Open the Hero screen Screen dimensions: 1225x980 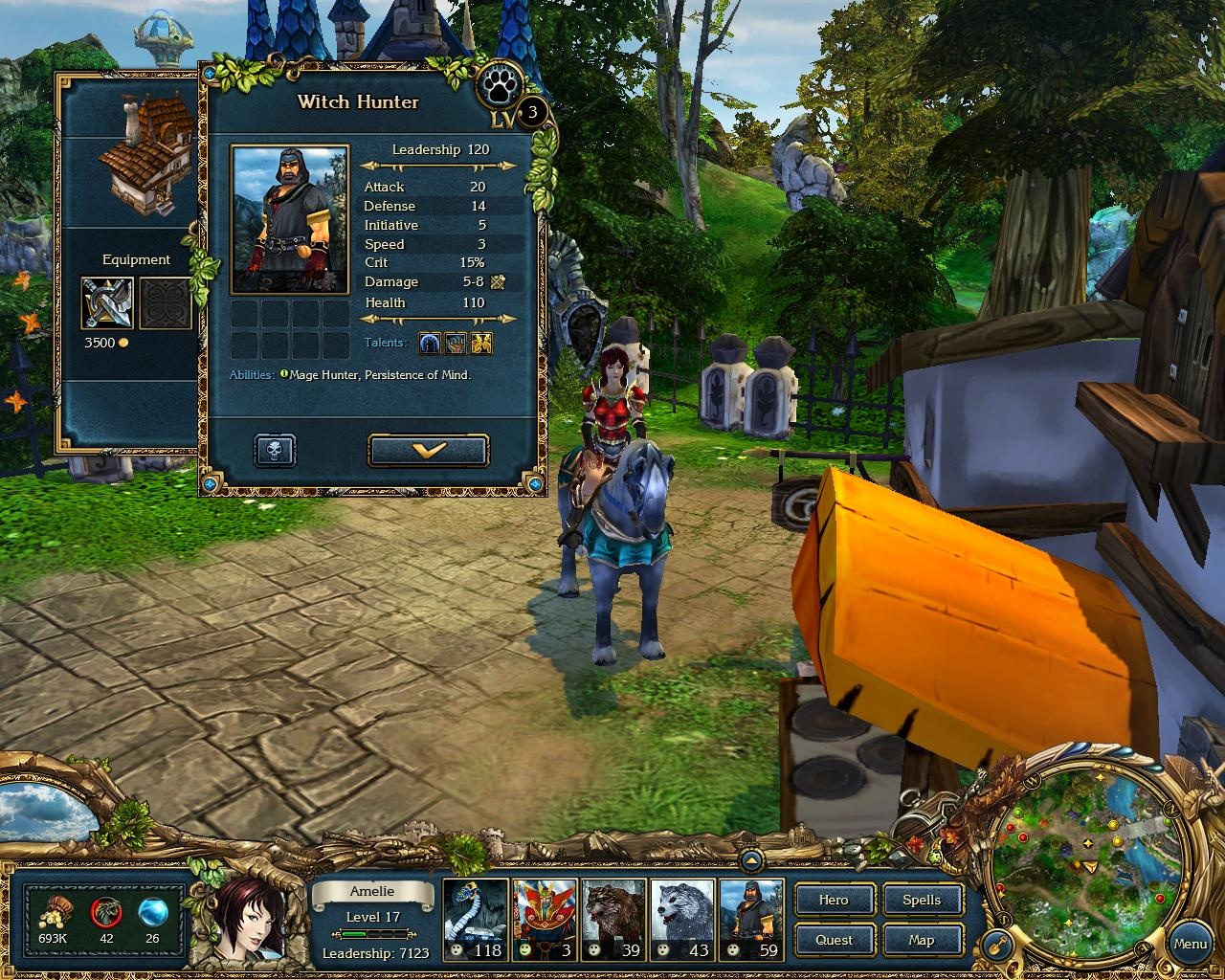(833, 900)
